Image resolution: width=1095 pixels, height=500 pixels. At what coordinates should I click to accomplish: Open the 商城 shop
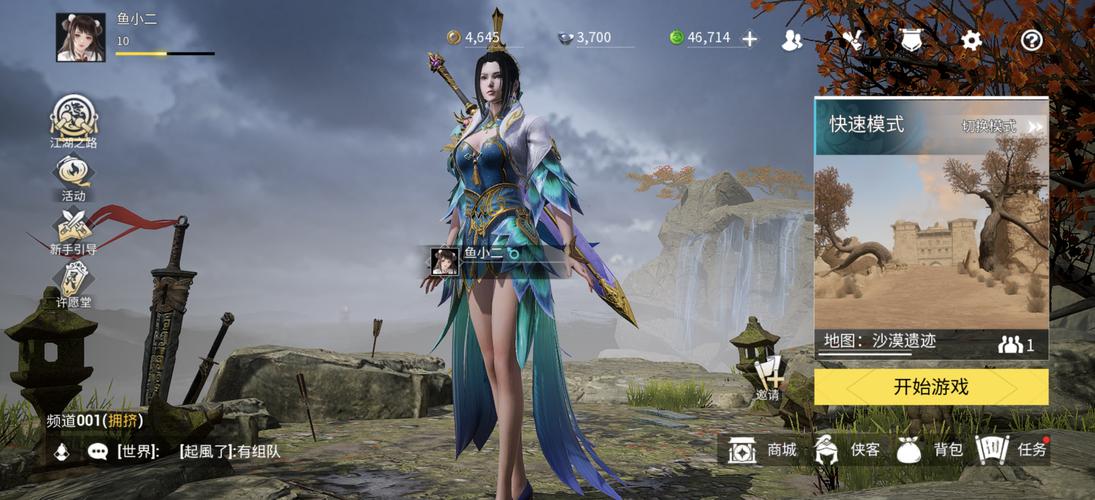(764, 450)
